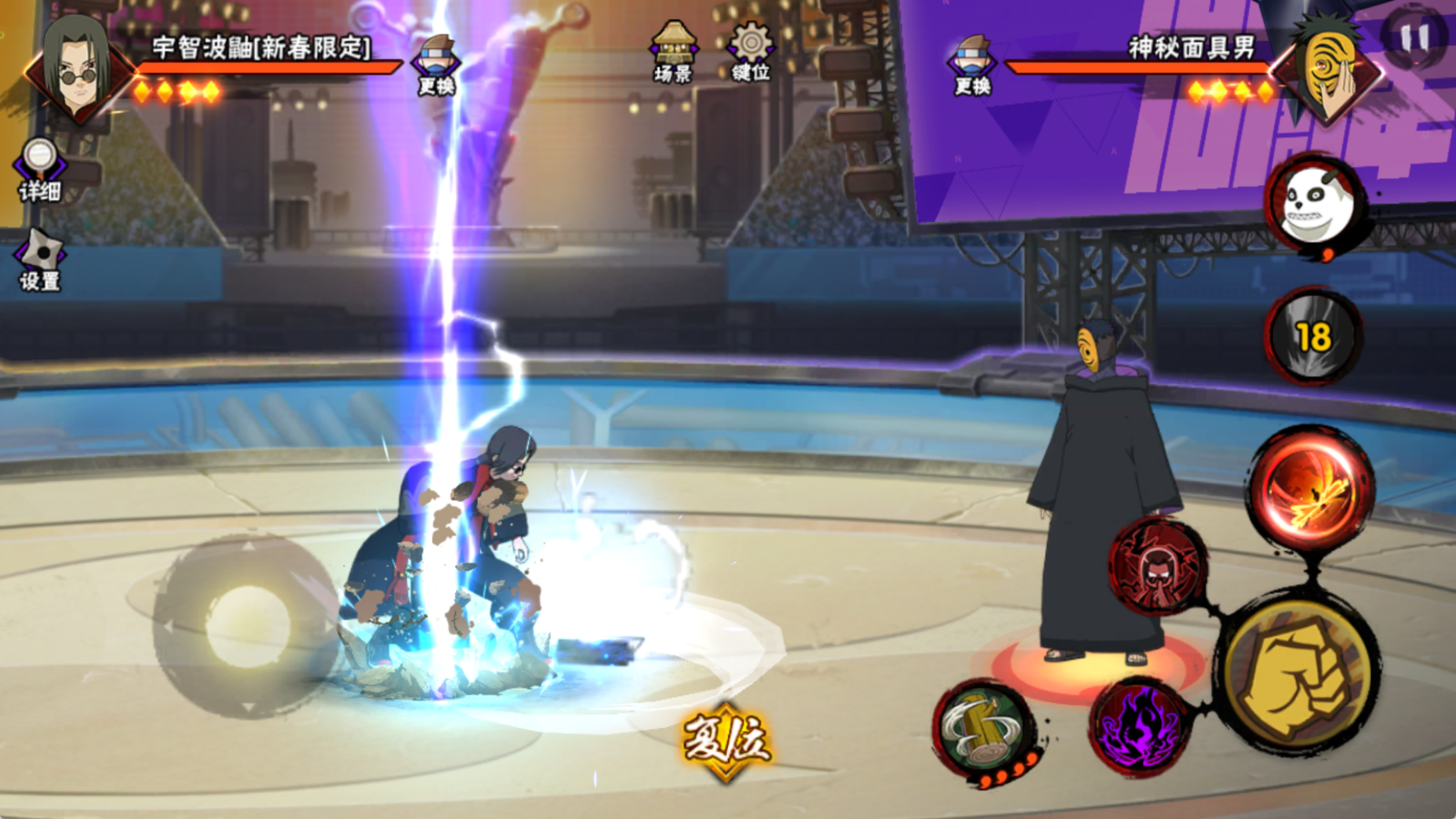Pause the match with the pause button

(1414, 37)
